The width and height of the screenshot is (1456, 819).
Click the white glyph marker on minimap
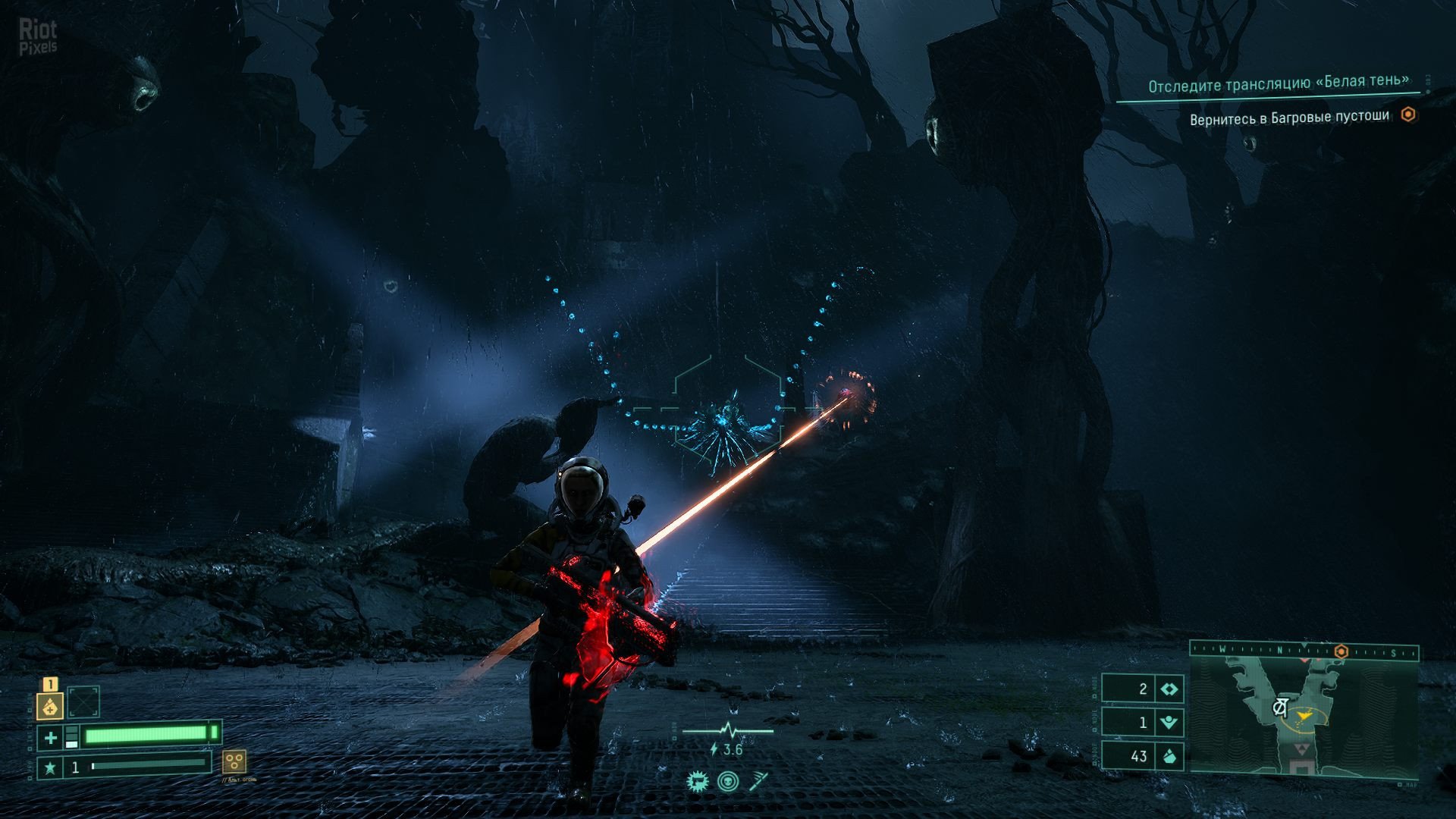1281,708
